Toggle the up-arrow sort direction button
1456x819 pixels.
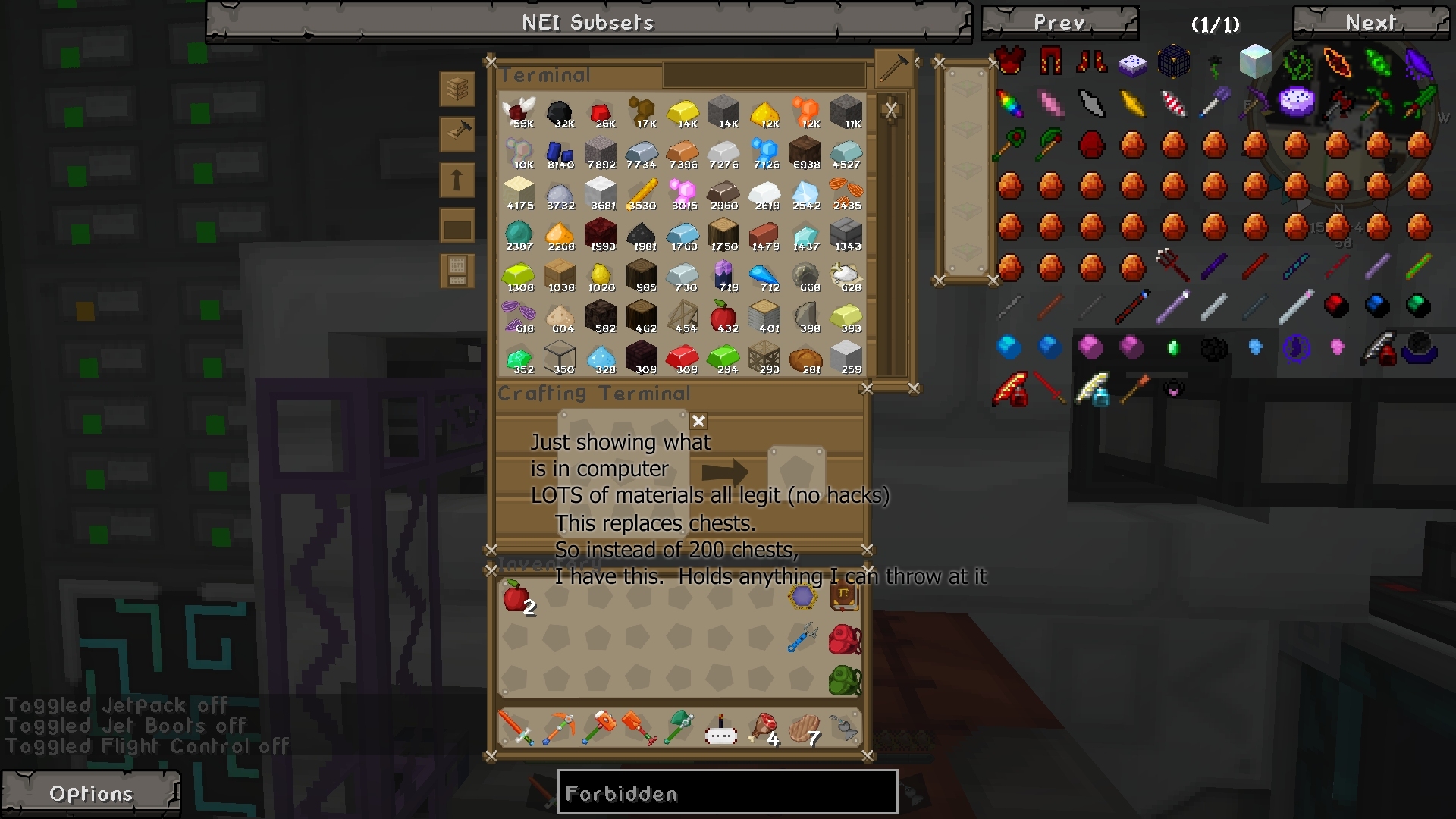coord(457,180)
